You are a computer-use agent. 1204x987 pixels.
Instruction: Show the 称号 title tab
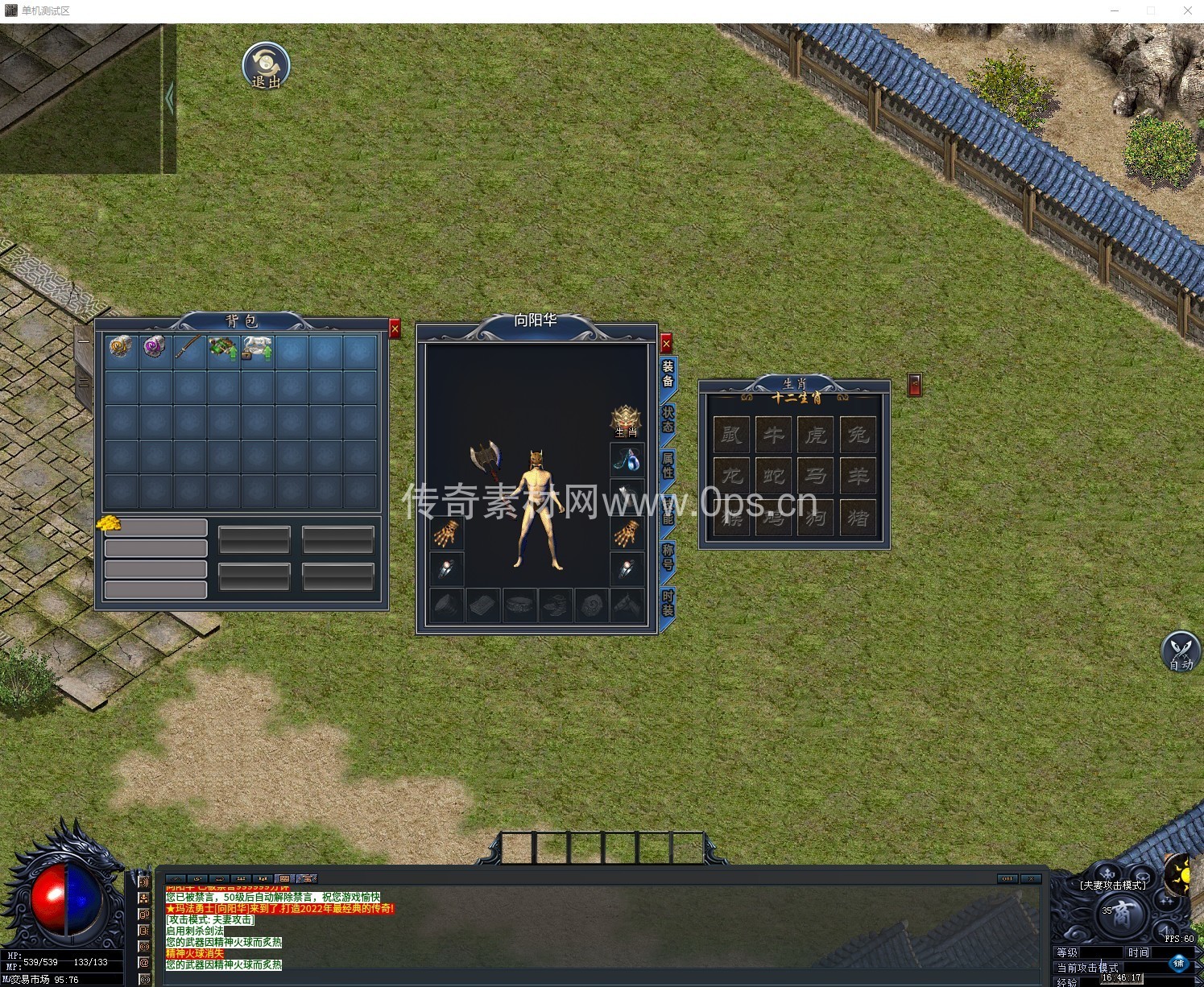(x=668, y=556)
